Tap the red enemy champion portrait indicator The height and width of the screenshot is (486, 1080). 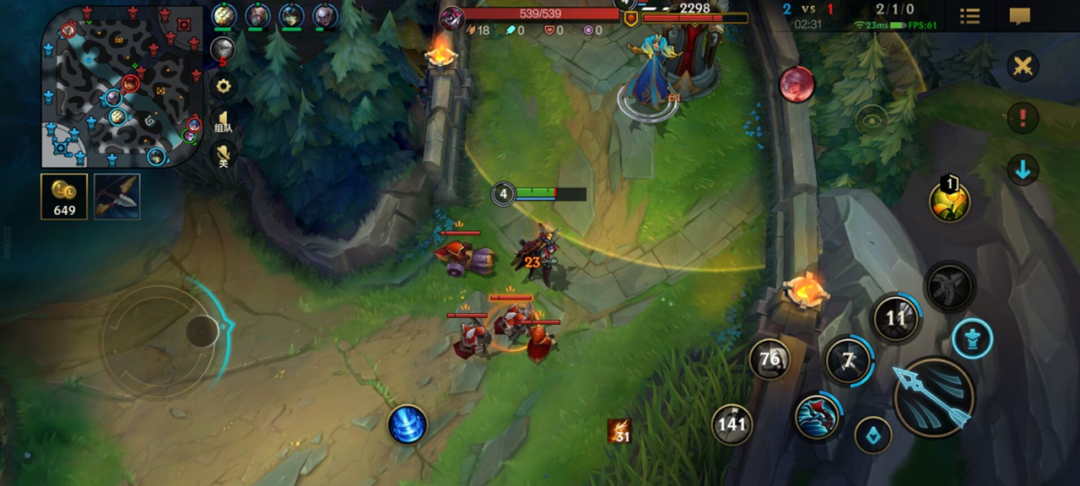pyautogui.click(x=797, y=84)
